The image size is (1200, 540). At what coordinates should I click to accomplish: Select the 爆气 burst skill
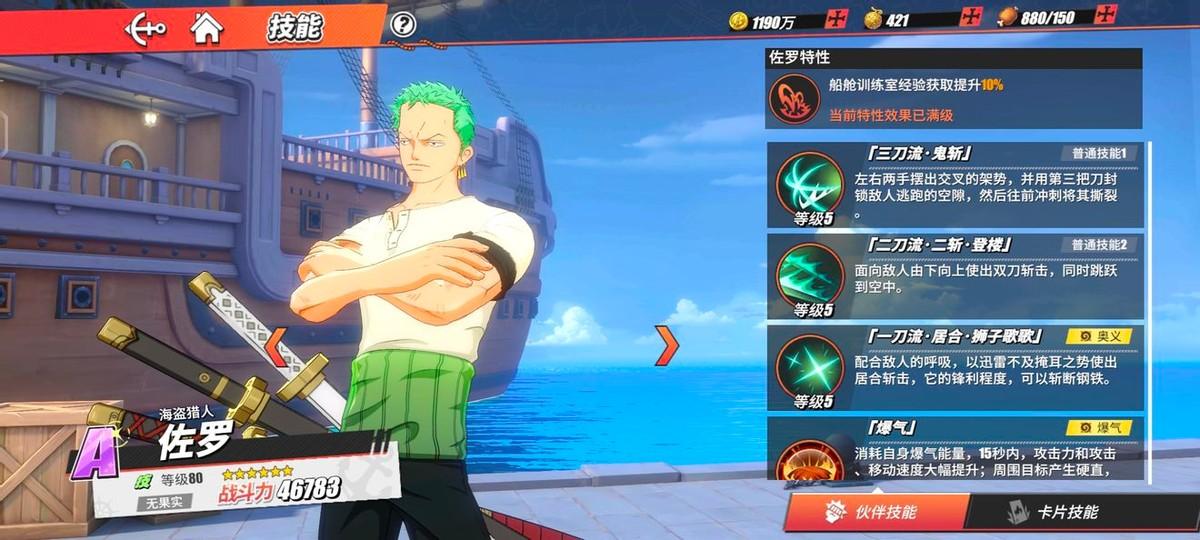(x=955, y=450)
